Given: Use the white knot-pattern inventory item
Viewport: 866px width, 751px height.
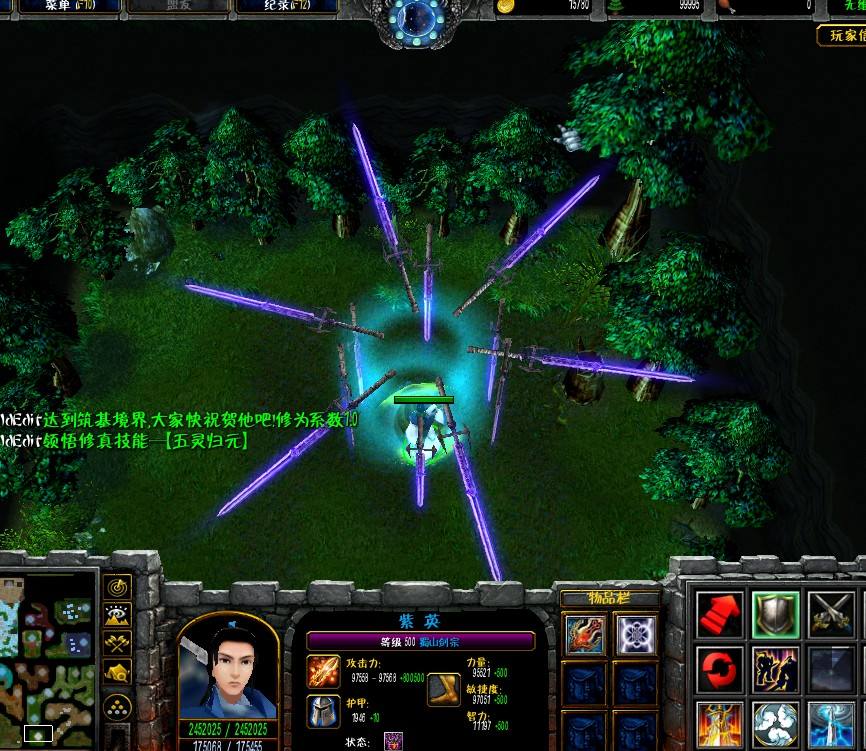Looking at the screenshot, I should [x=634, y=634].
